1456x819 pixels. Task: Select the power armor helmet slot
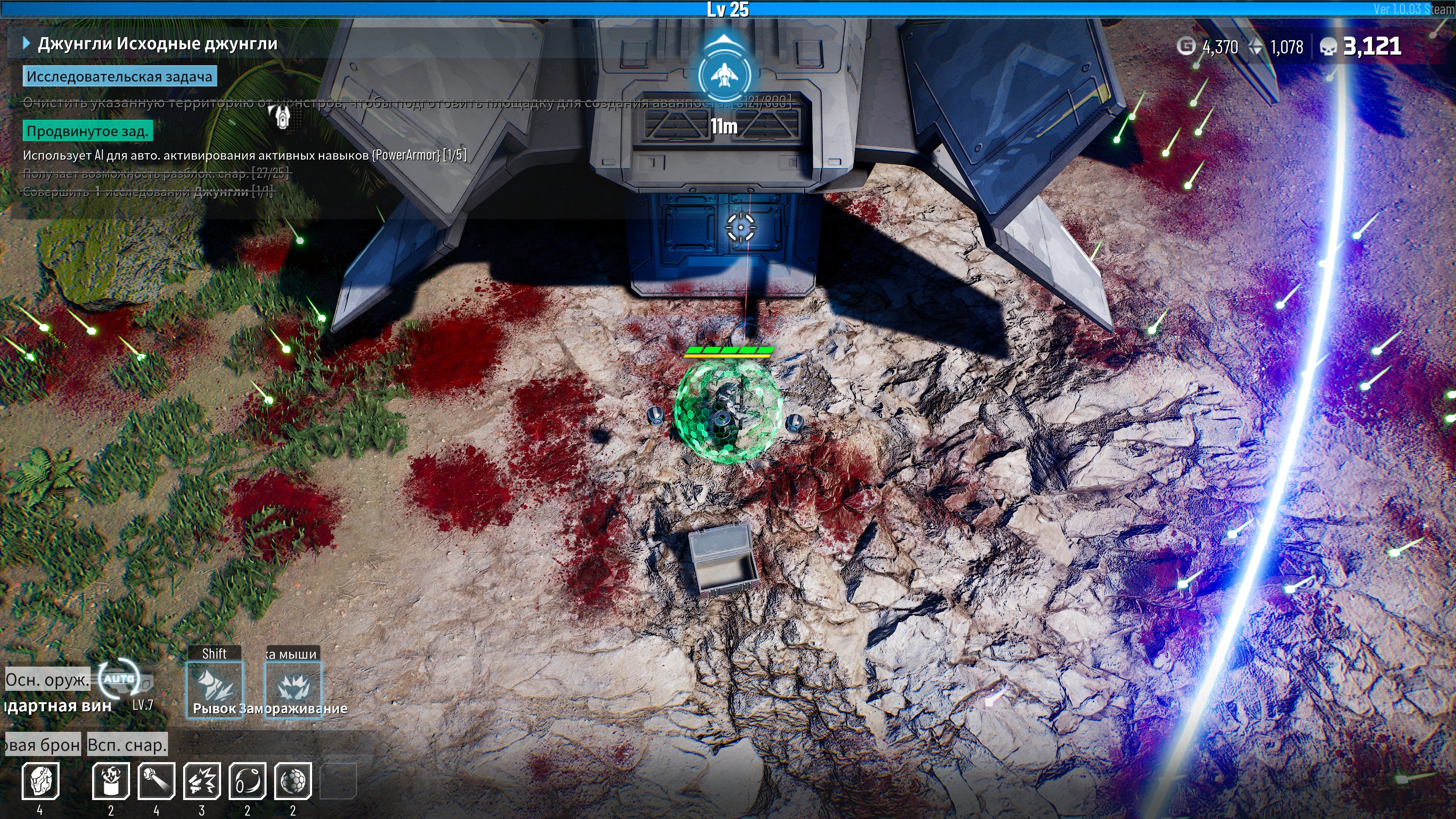pos(40,781)
